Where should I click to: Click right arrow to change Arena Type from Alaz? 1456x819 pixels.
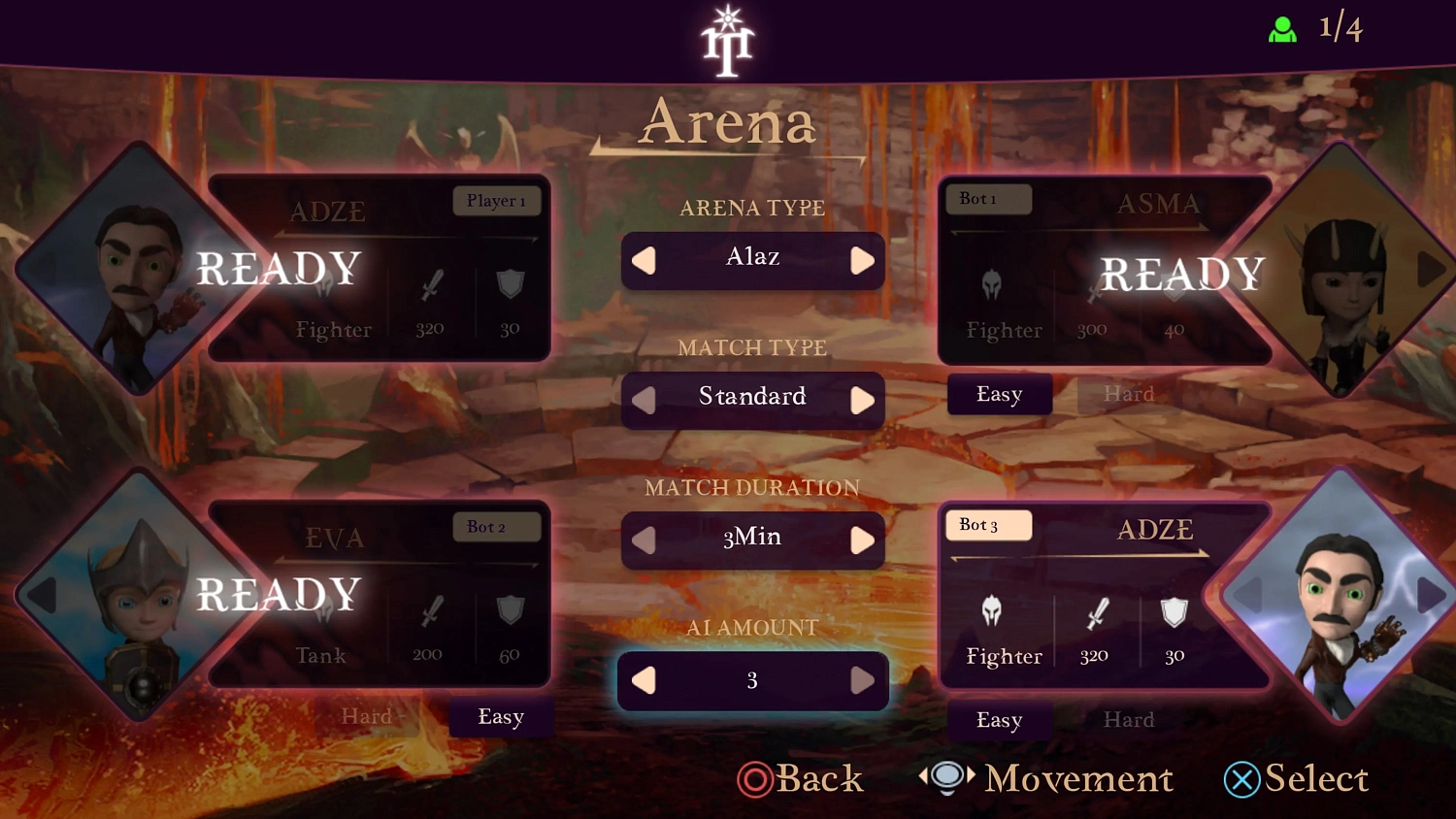click(x=862, y=260)
